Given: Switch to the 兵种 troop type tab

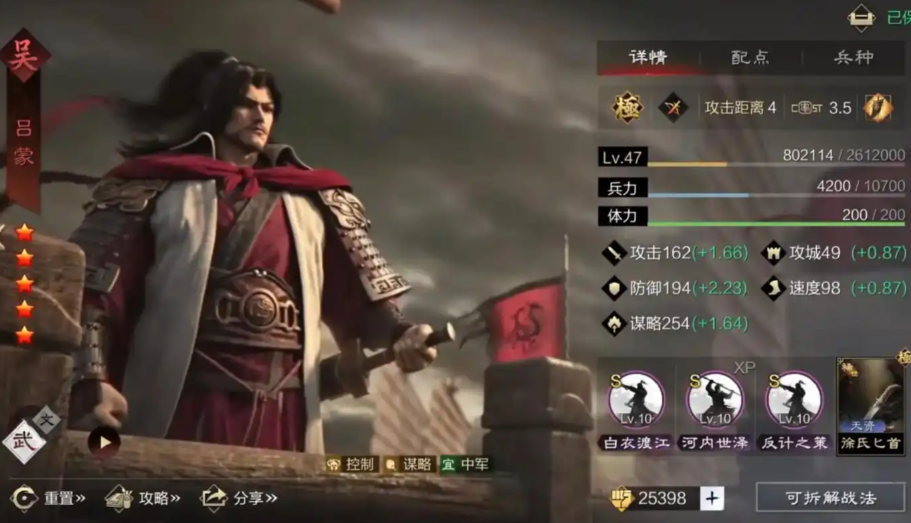Looking at the screenshot, I should click(854, 58).
